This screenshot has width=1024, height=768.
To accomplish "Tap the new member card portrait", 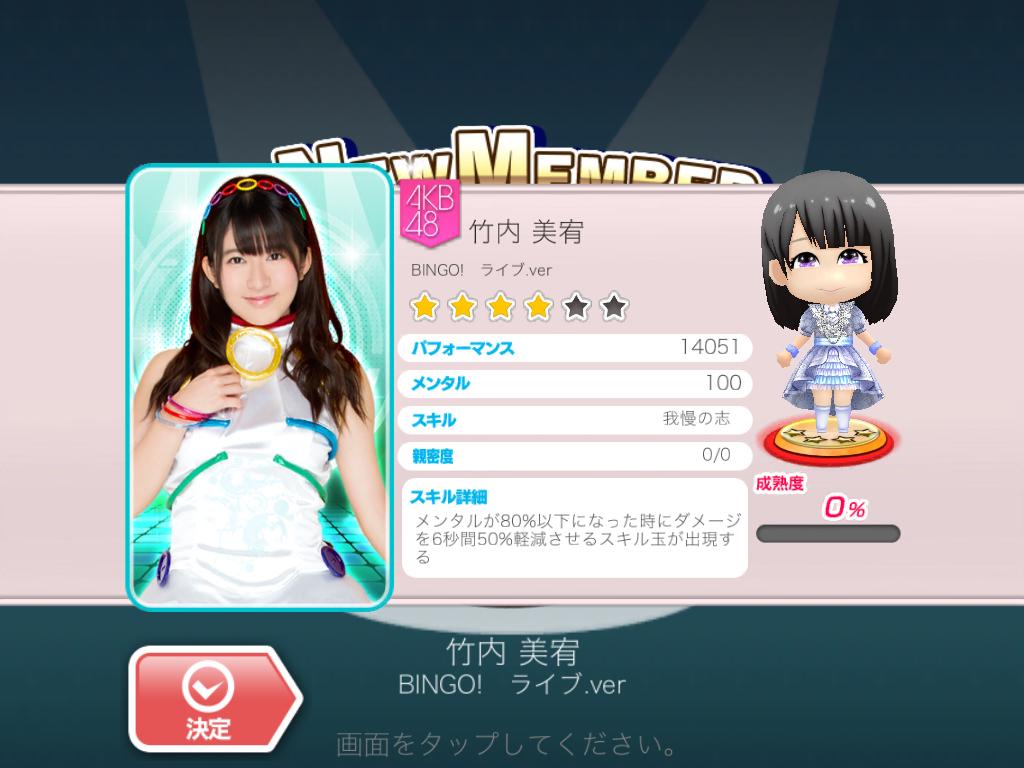I will tap(261, 386).
